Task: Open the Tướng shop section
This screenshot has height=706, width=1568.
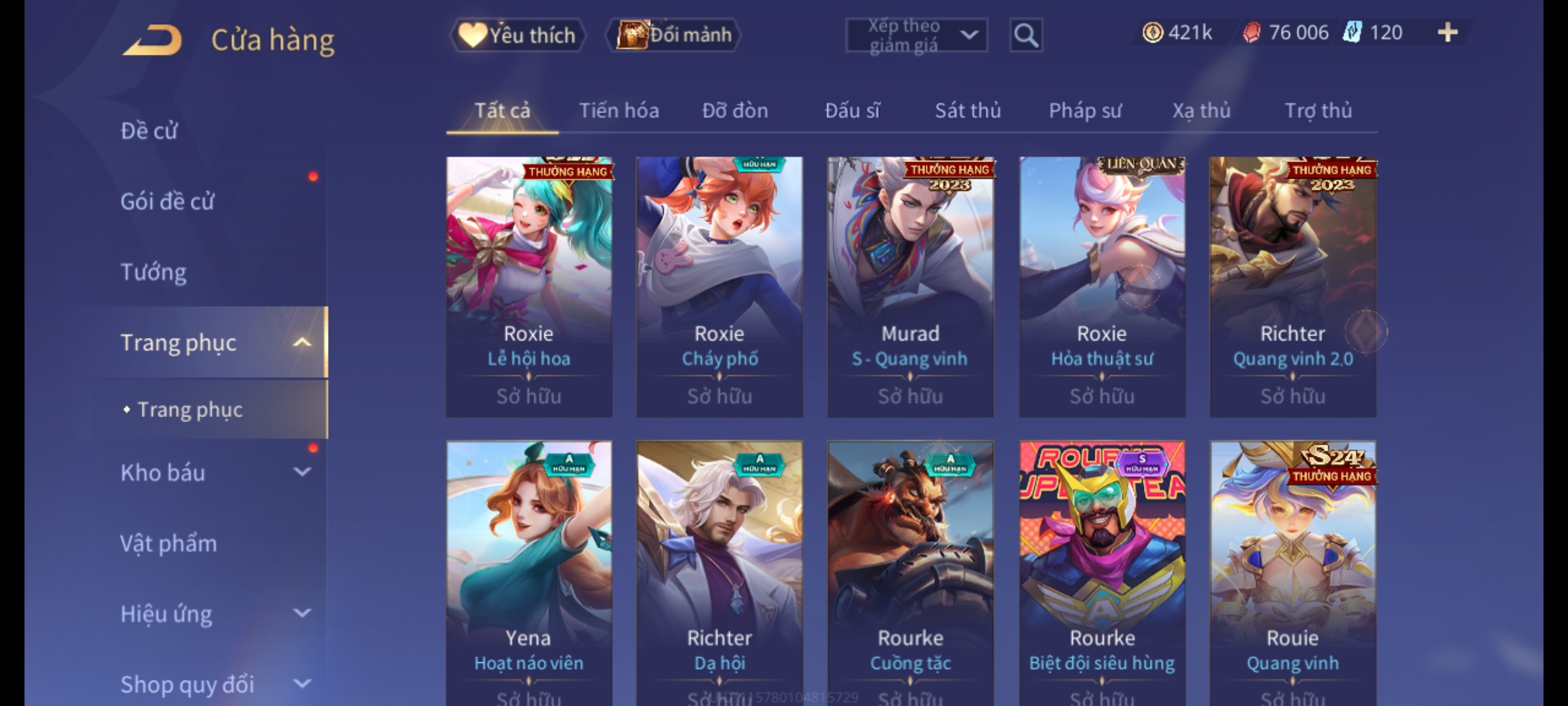Action: (154, 272)
